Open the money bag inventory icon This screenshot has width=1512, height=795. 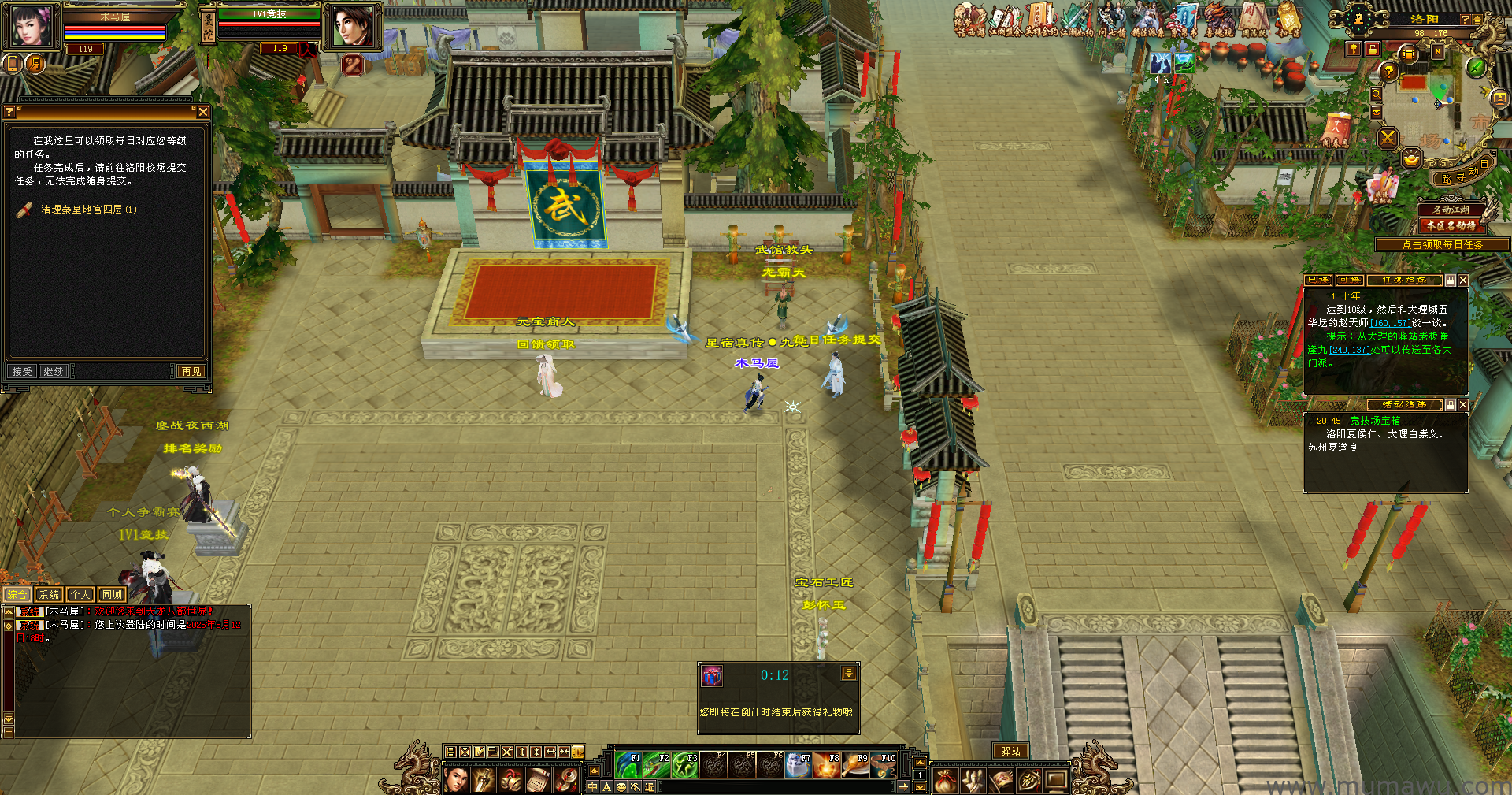(946, 780)
